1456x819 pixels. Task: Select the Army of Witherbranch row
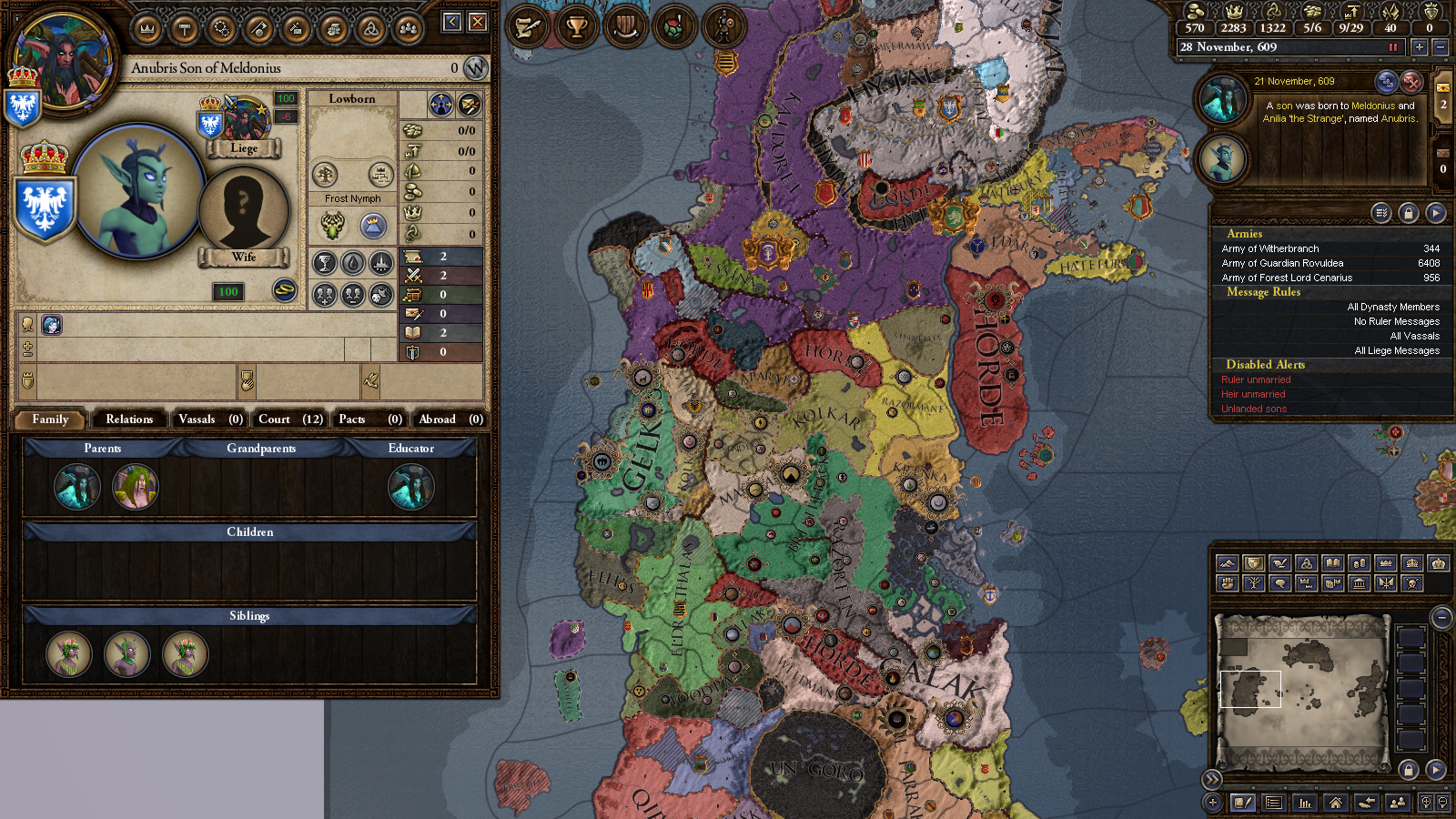coord(1329,248)
